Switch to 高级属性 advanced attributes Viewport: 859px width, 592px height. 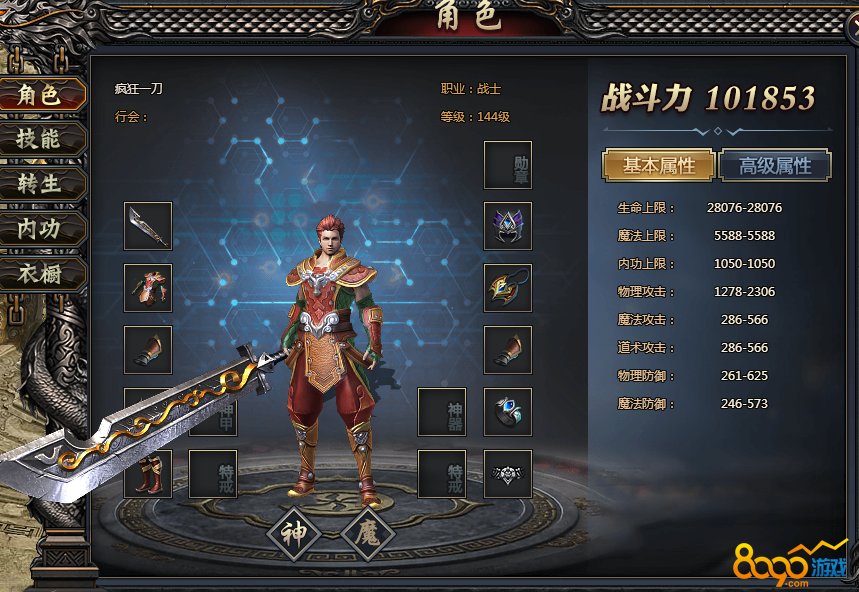point(775,165)
